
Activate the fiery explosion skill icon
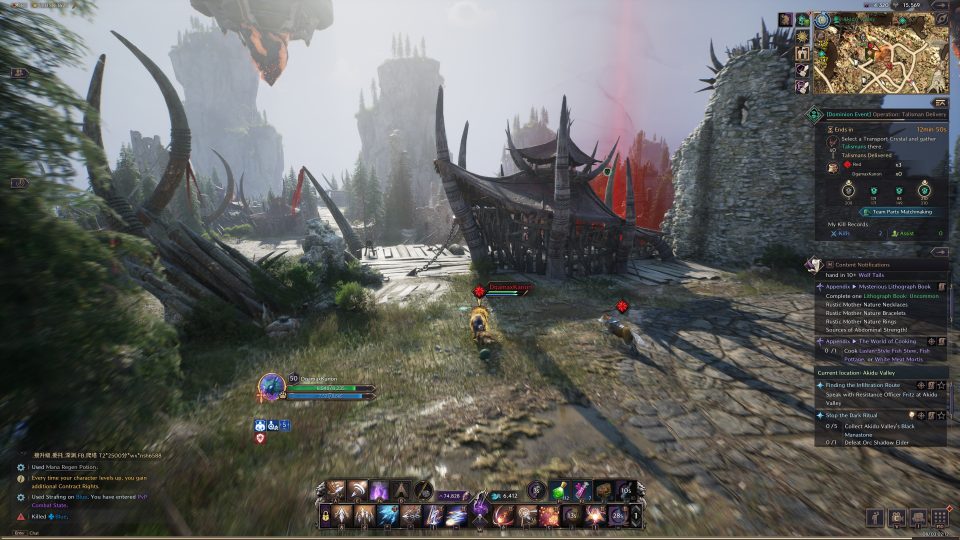[547, 516]
